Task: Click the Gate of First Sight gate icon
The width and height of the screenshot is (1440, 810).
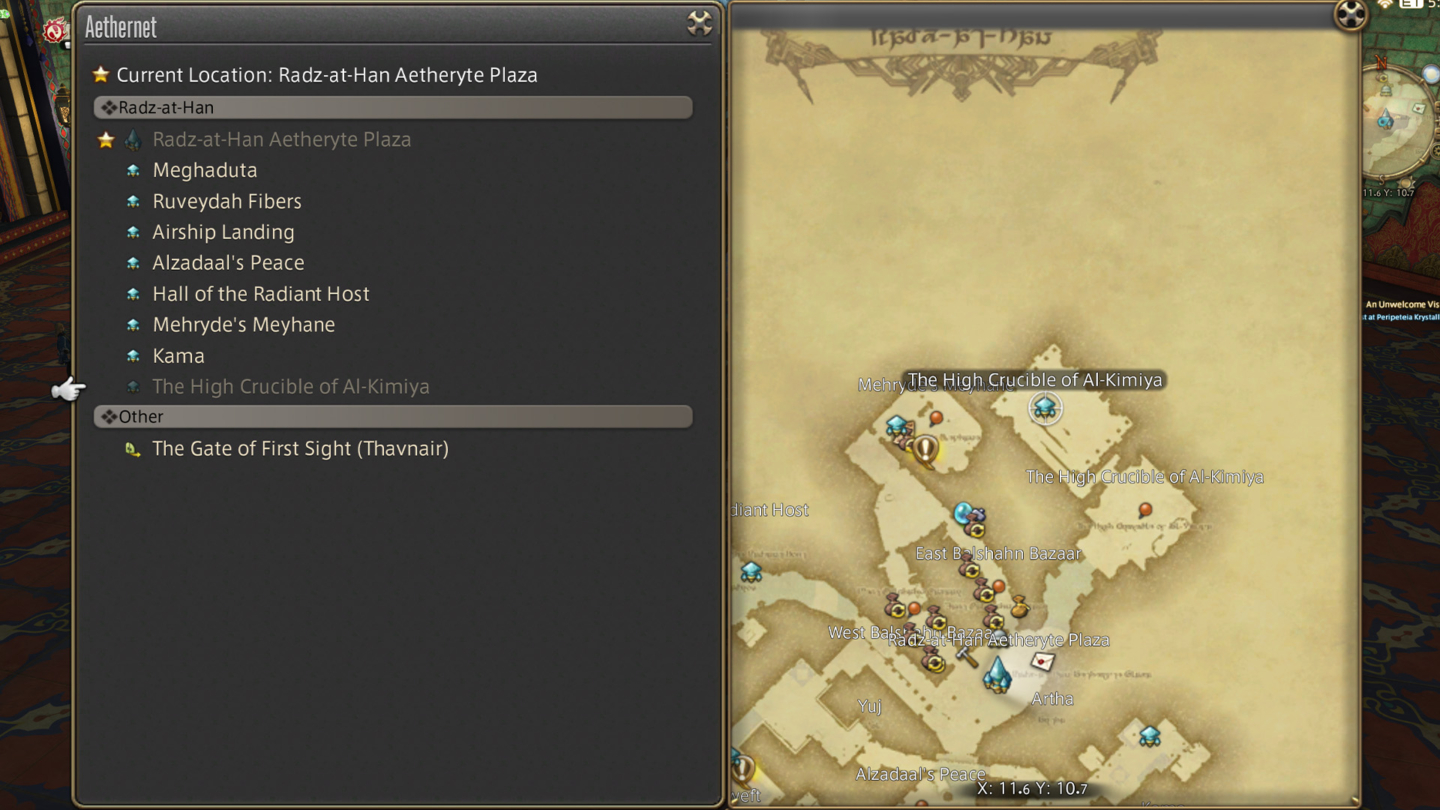Action: 133,448
